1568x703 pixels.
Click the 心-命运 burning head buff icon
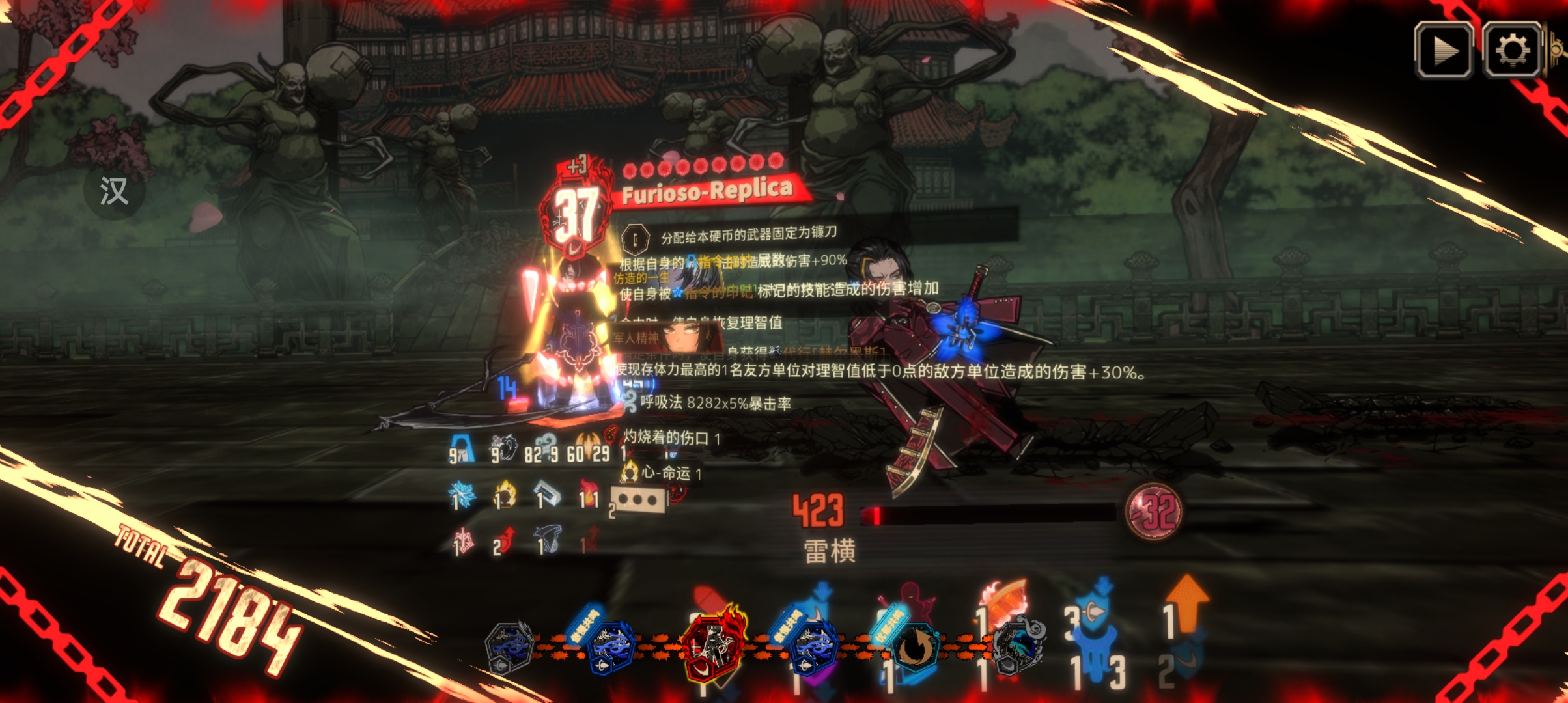tap(630, 473)
